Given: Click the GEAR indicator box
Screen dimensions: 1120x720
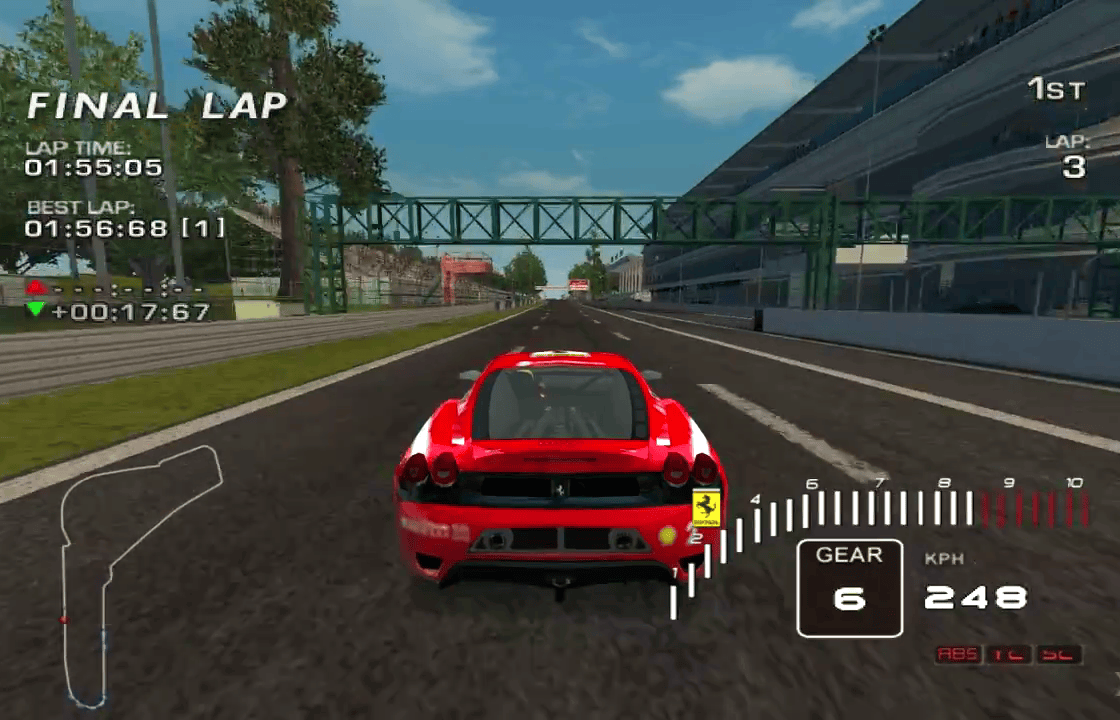Looking at the screenshot, I should click(849, 588).
